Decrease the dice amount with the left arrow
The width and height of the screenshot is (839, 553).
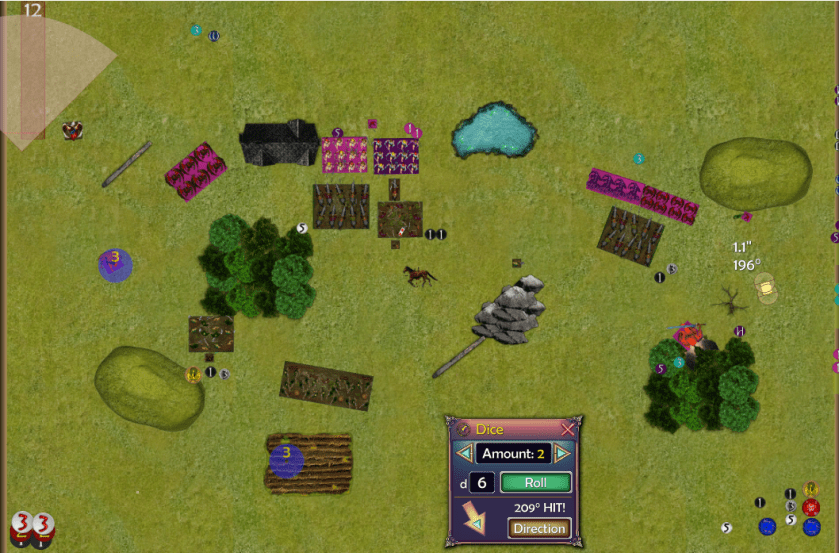[x=464, y=454]
